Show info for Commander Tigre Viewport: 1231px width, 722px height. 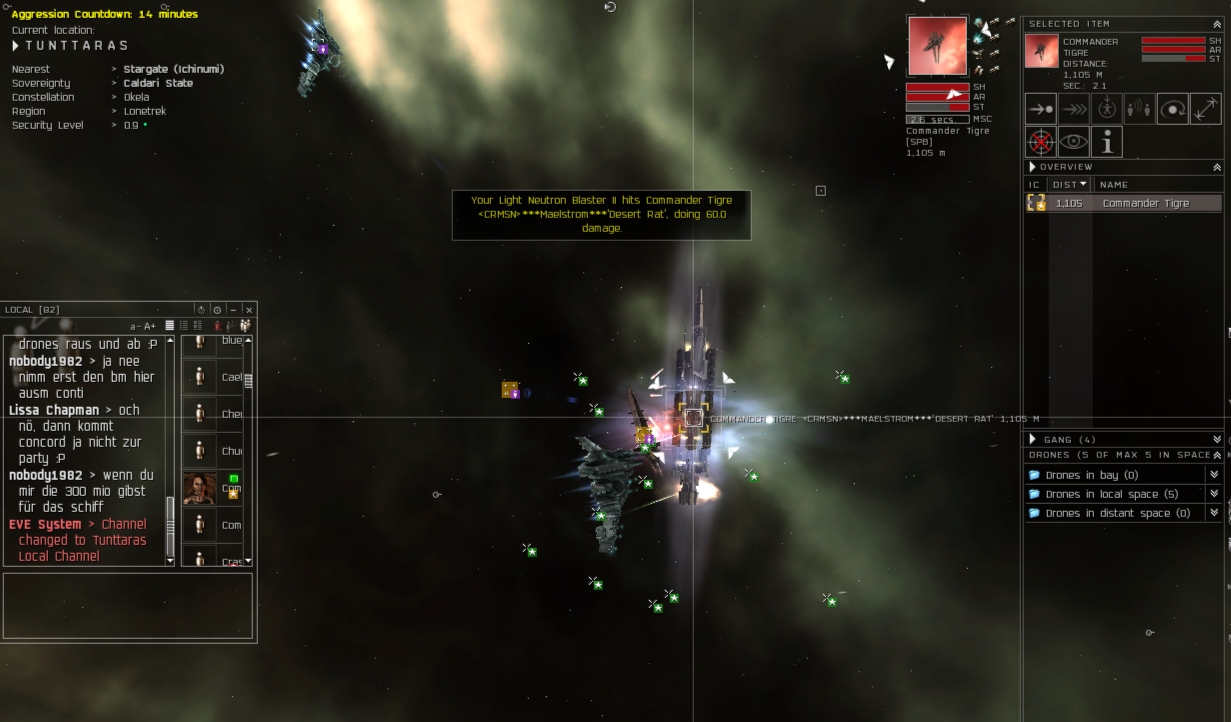tap(1107, 142)
